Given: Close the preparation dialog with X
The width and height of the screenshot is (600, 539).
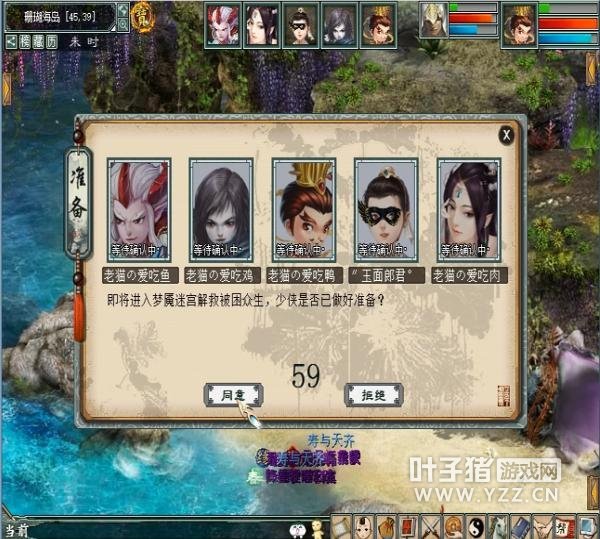Looking at the screenshot, I should click(507, 133).
